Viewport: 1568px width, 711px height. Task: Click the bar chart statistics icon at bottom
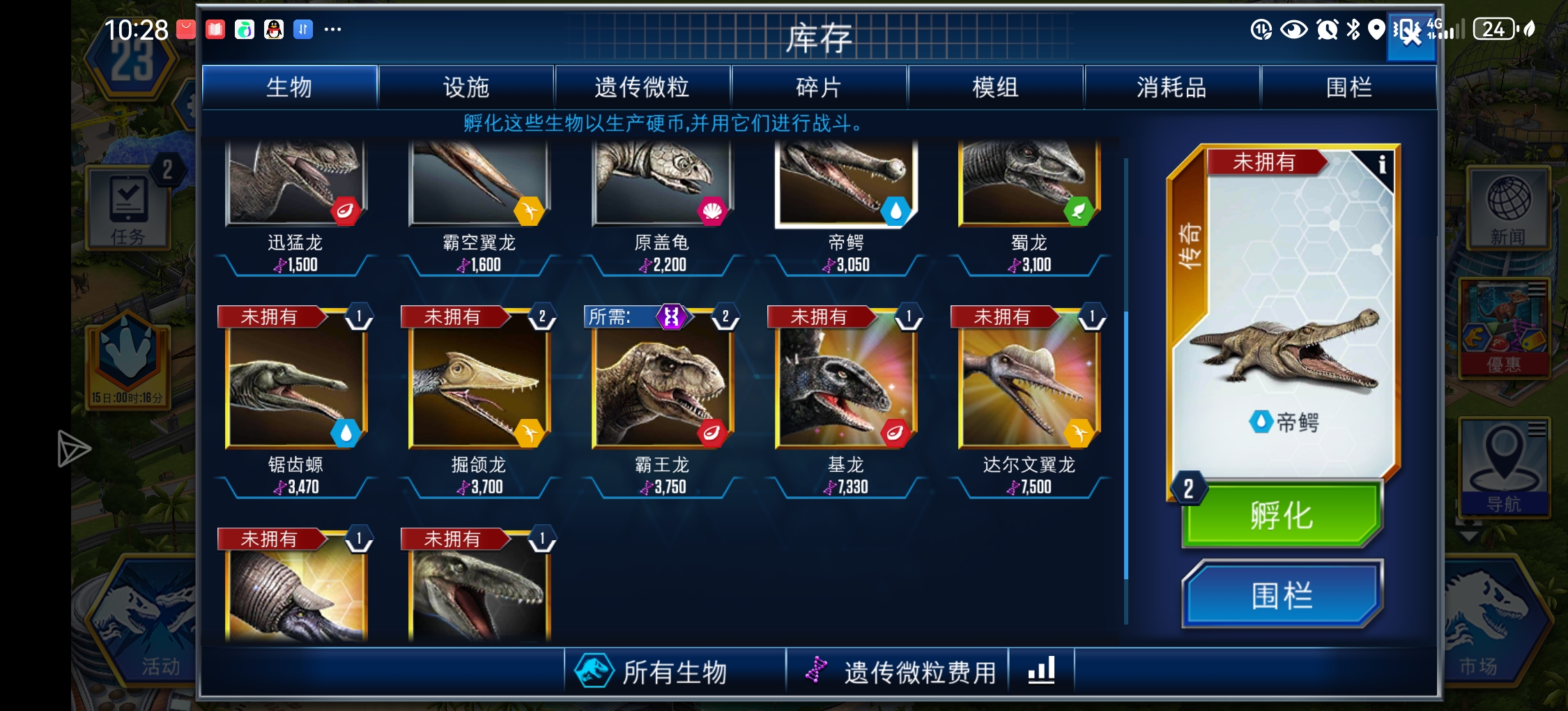pos(1041,671)
